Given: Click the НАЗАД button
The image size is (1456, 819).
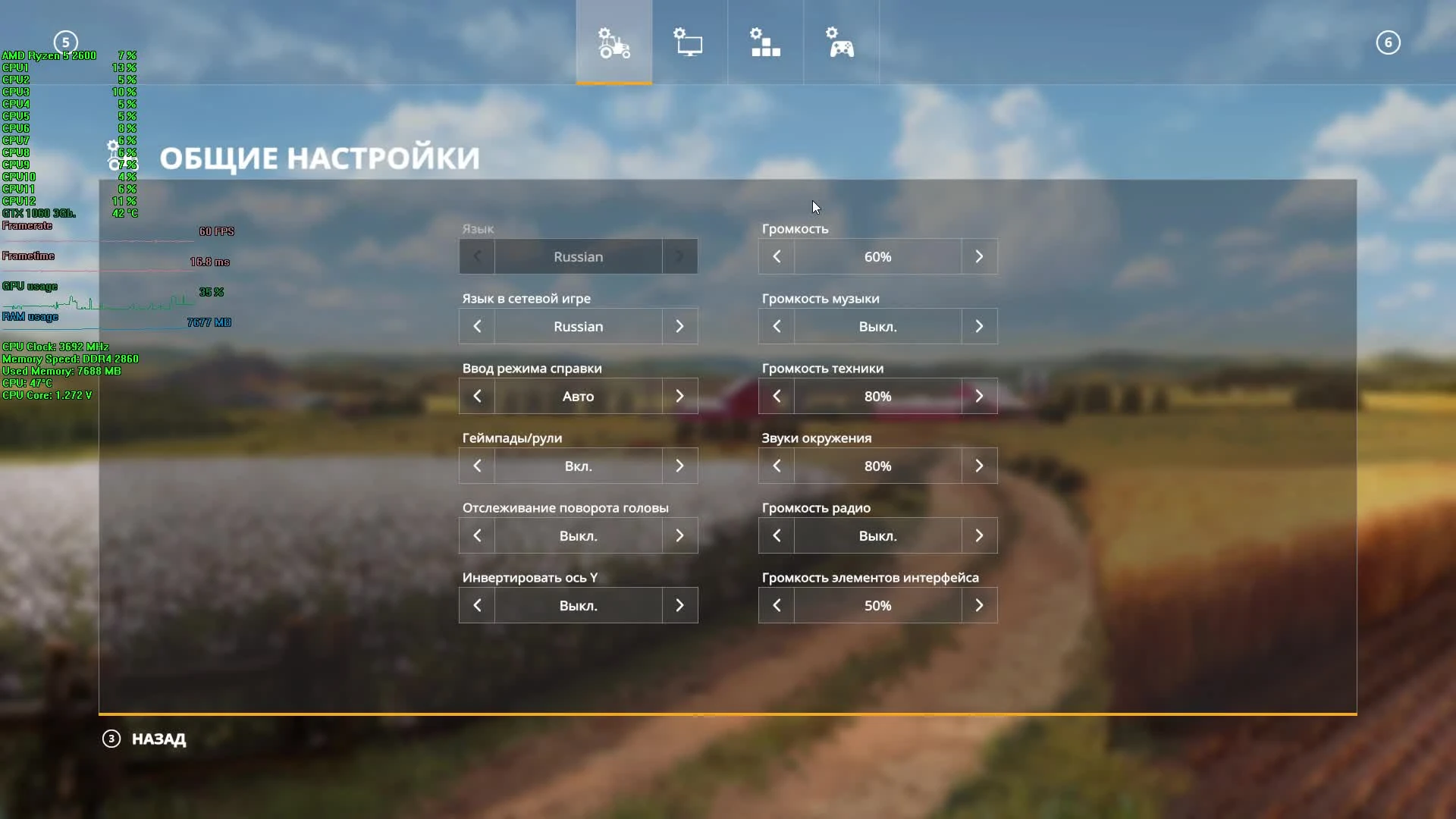Looking at the screenshot, I should 158,739.
